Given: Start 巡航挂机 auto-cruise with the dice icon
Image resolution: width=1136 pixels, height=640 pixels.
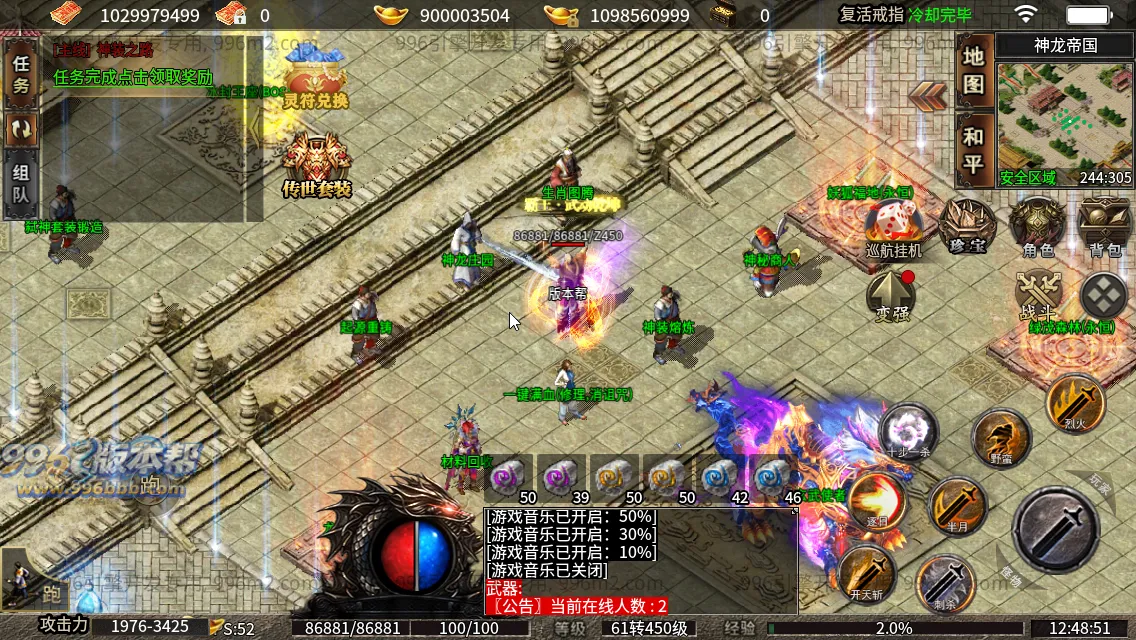Looking at the screenshot, I should pyautogui.click(x=893, y=228).
